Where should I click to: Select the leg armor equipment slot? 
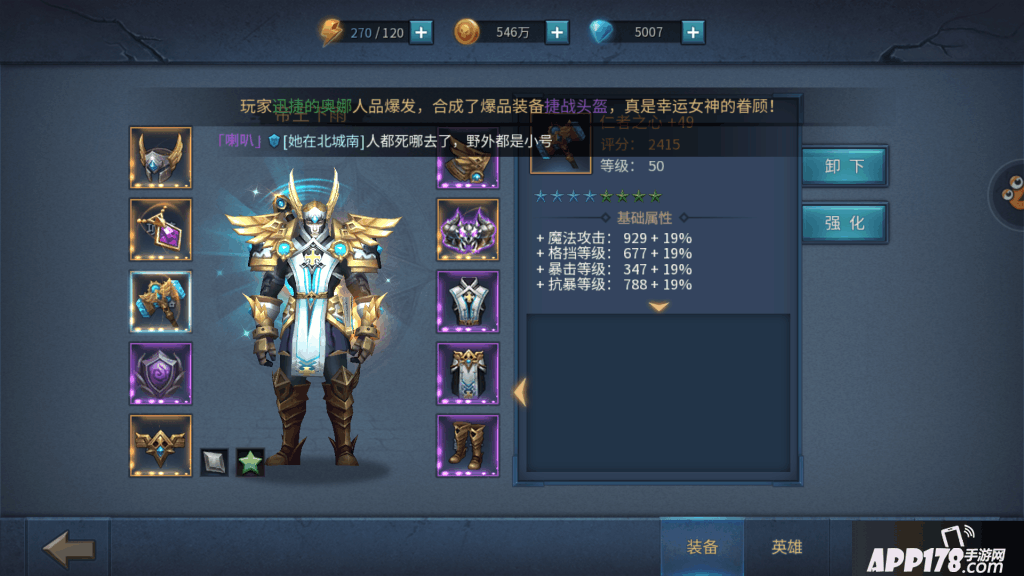[x=467, y=373]
